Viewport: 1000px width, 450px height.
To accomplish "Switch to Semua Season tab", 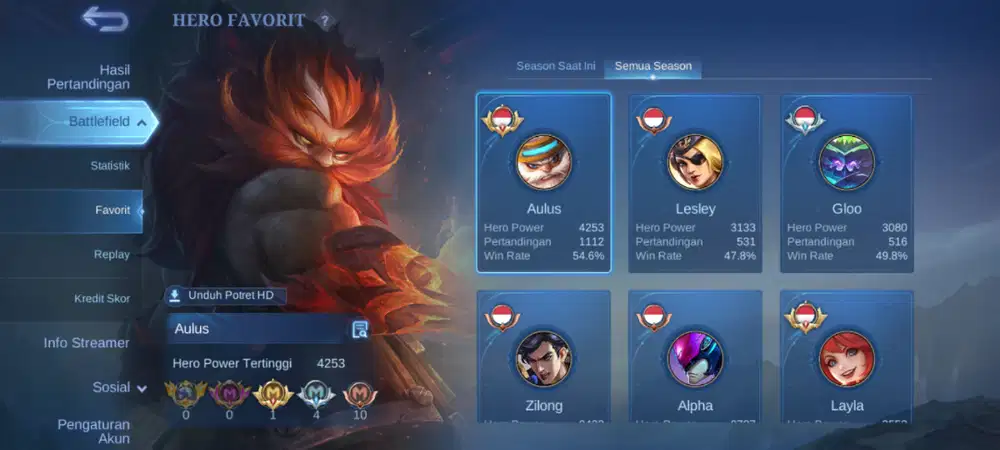I will tap(653, 66).
